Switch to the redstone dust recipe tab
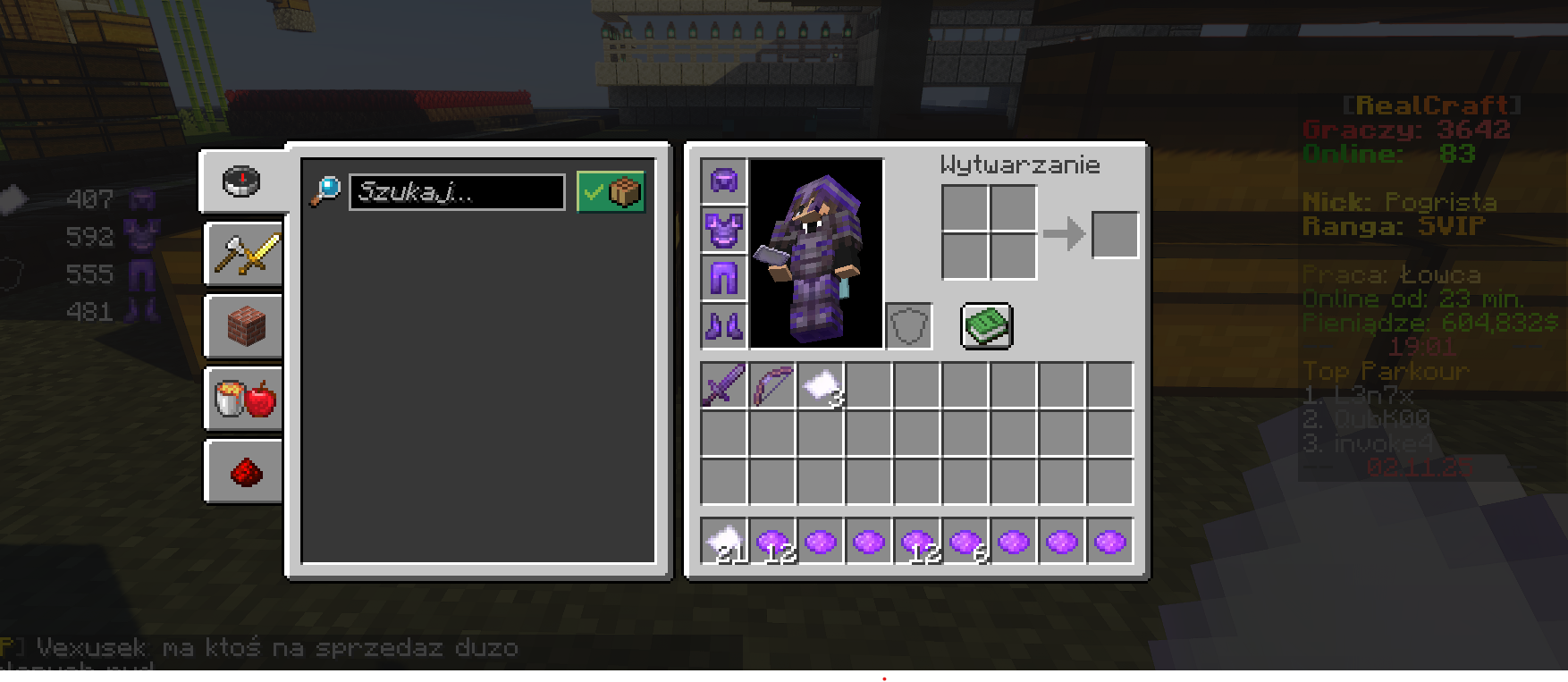1568x682 pixels. tap(244, 472)
